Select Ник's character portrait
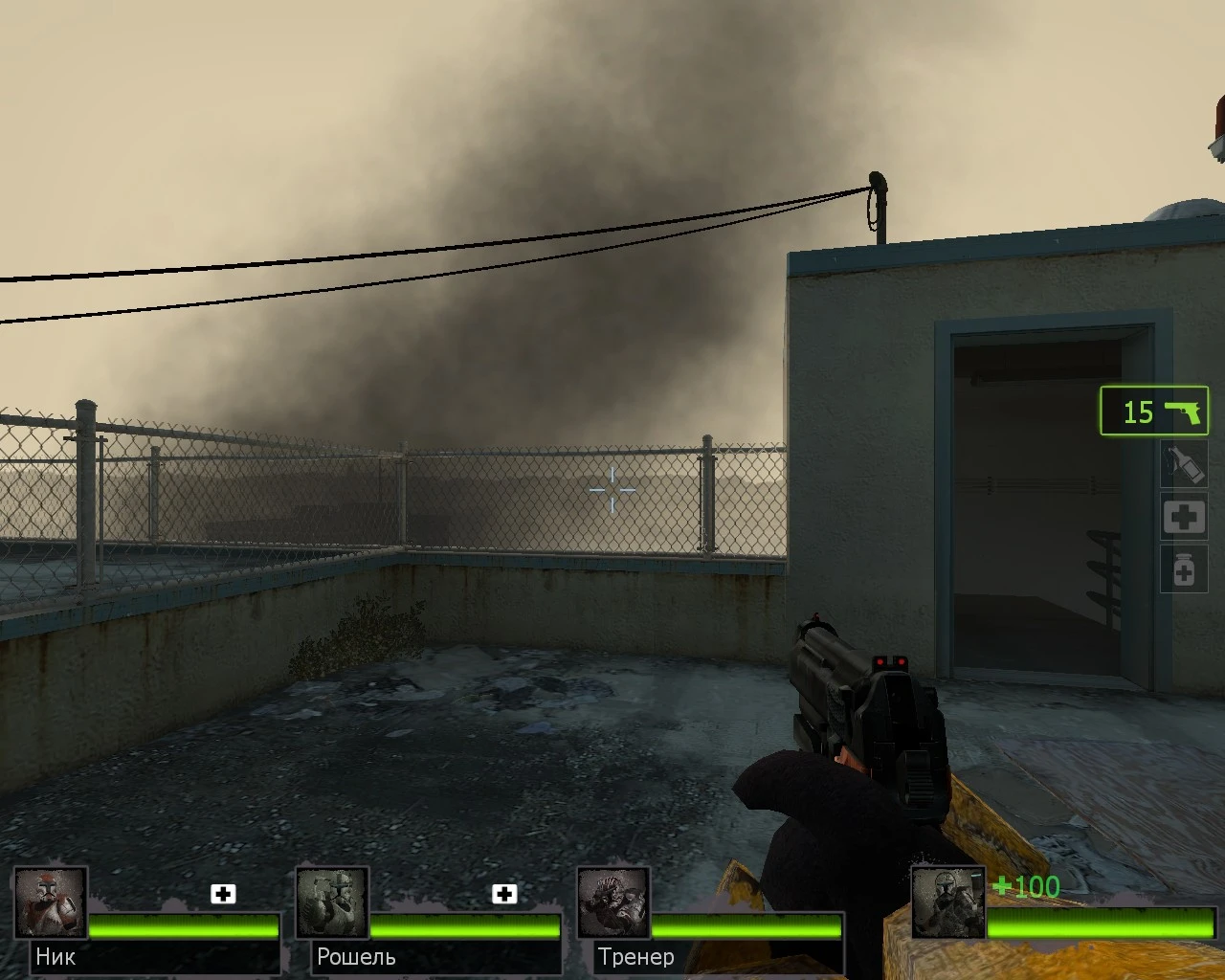Viewport: 1225px width, 980px height. point(52,901)
